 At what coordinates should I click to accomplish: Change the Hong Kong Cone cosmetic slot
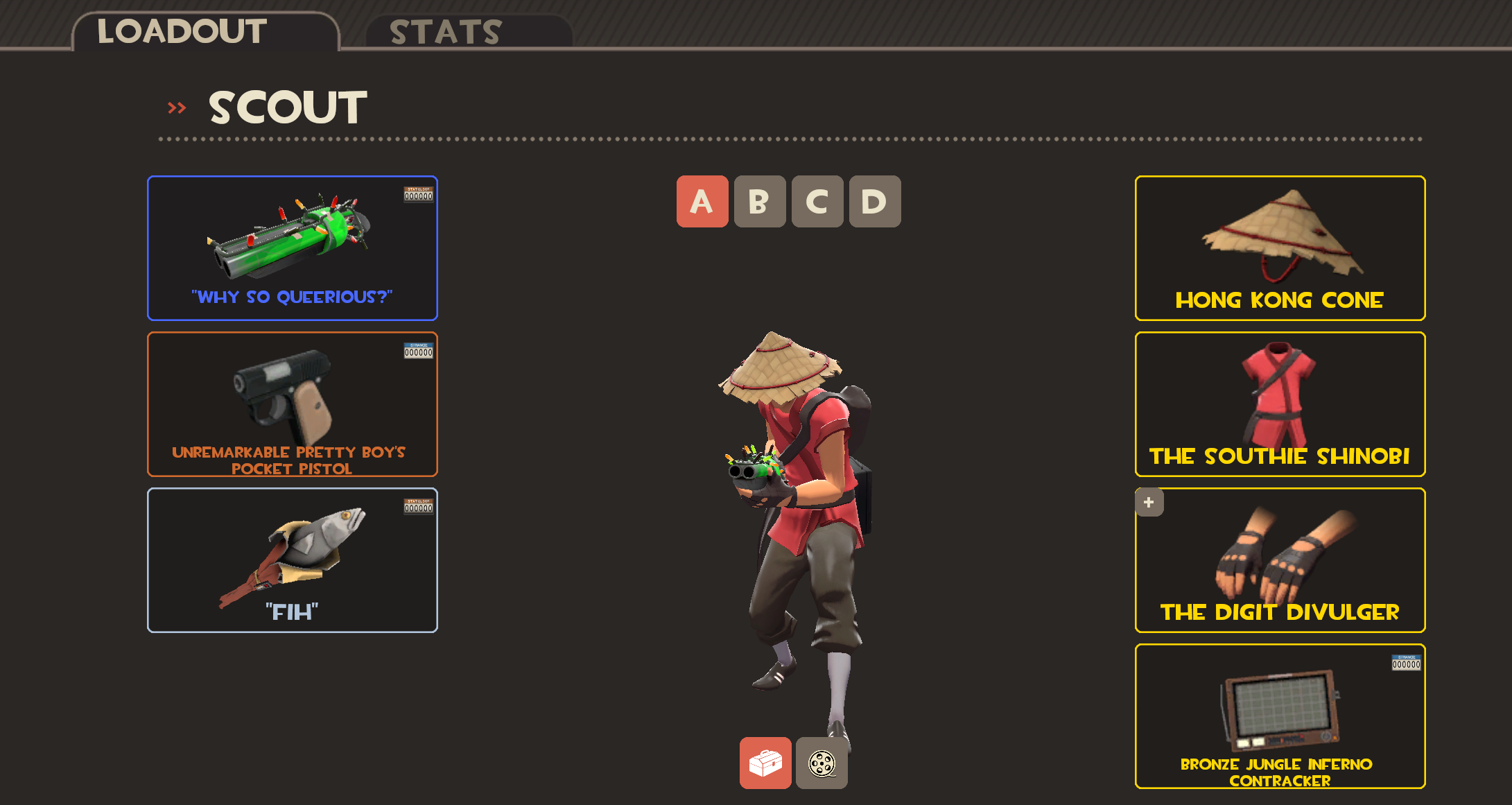tap(1279, 248)
